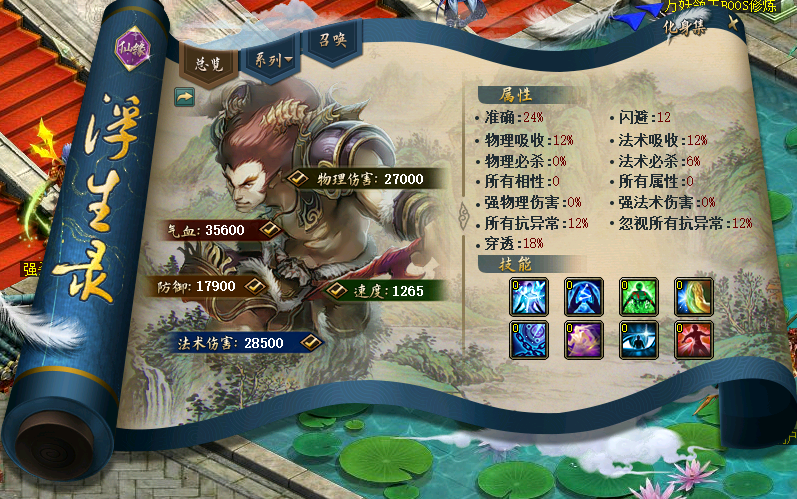Select the blue lightning figure skill
The height and width of the screenshot is (499, 797).
[x=528, y=297]
